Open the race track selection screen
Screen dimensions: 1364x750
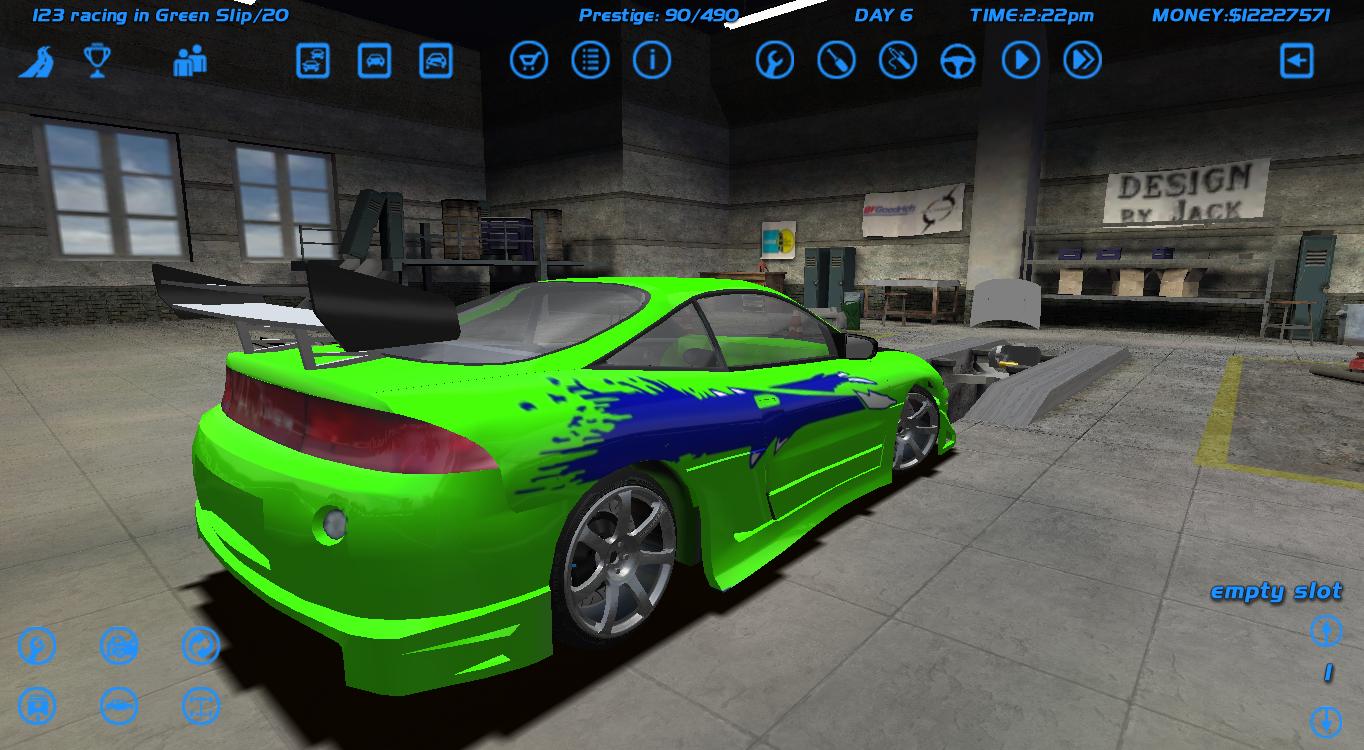(37, 62)
